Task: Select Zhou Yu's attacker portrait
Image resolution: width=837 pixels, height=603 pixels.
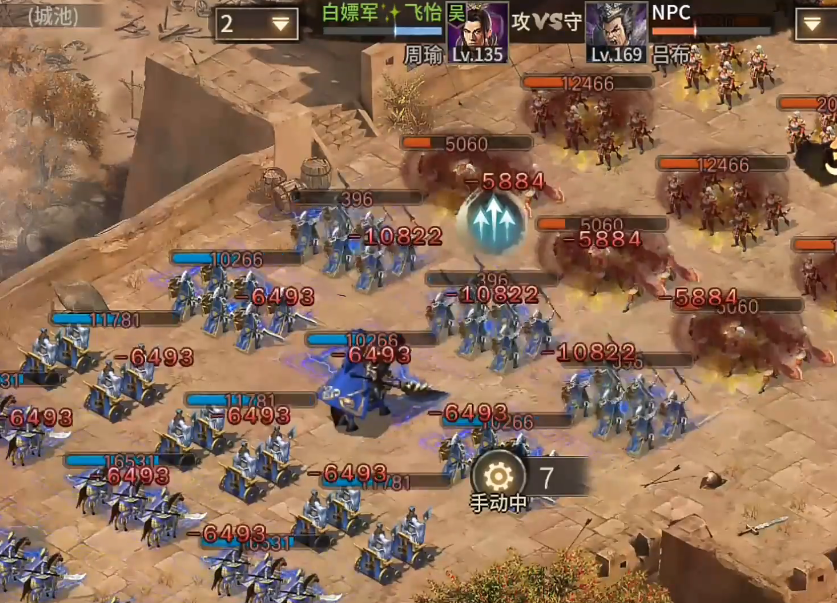Action: coord(477,31)
